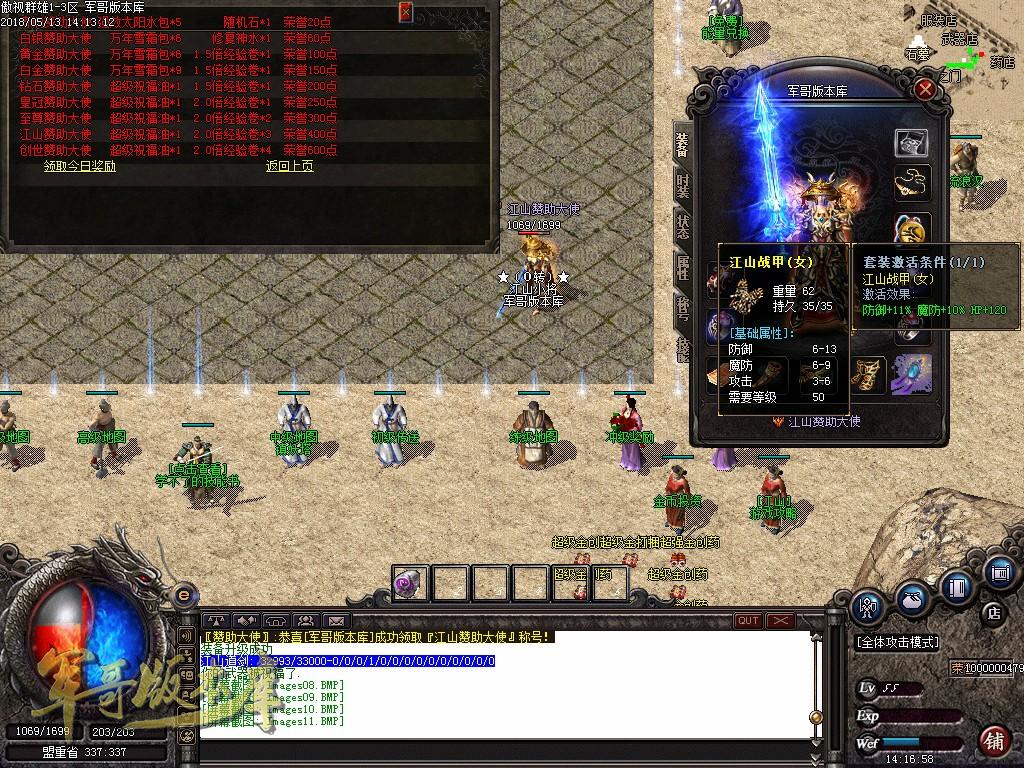Click the red 铺 stall button
The width and height of the screenshot is (1024, 768).
994,741
